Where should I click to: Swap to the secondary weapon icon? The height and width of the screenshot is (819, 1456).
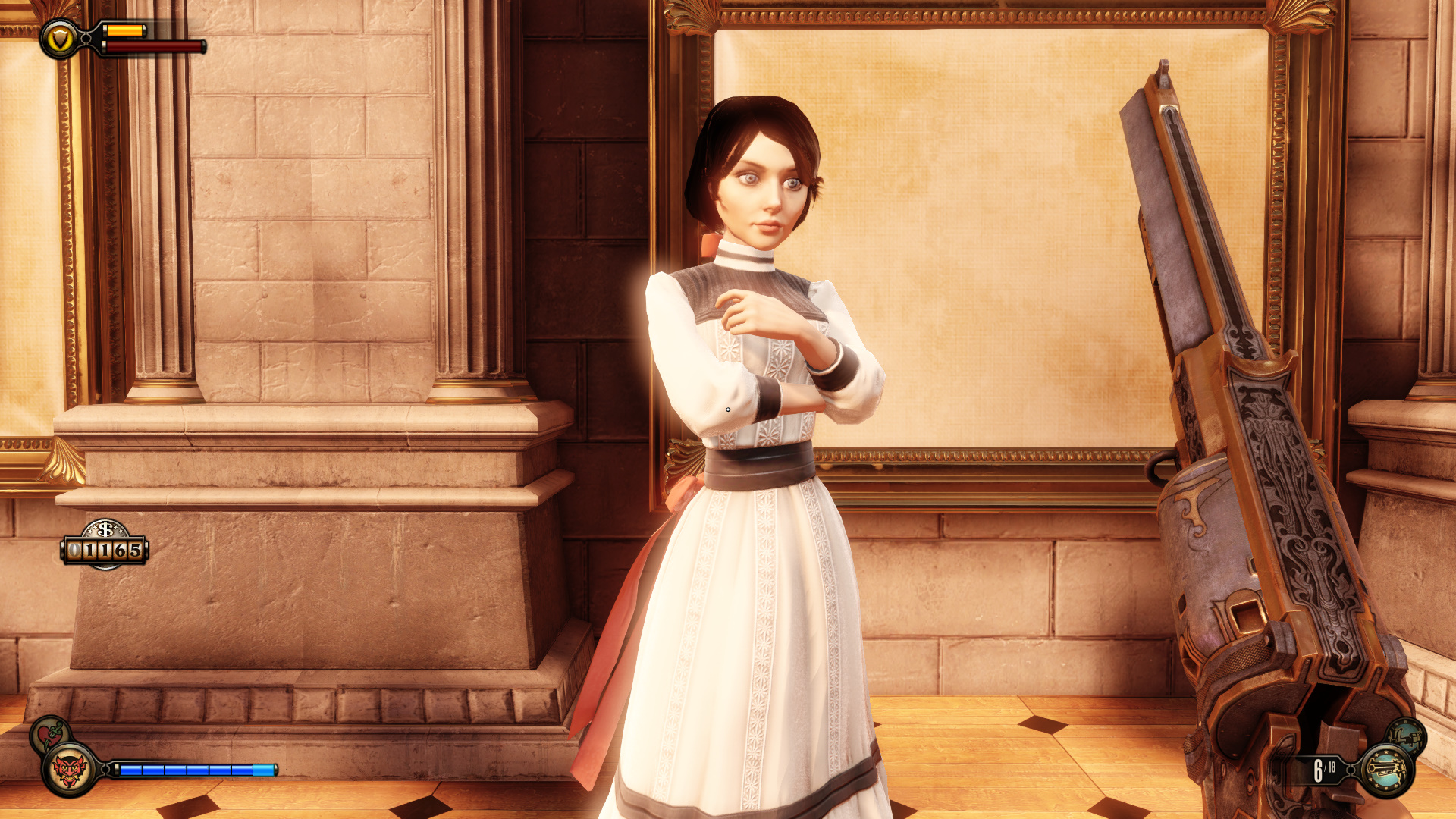point(1407,736)
